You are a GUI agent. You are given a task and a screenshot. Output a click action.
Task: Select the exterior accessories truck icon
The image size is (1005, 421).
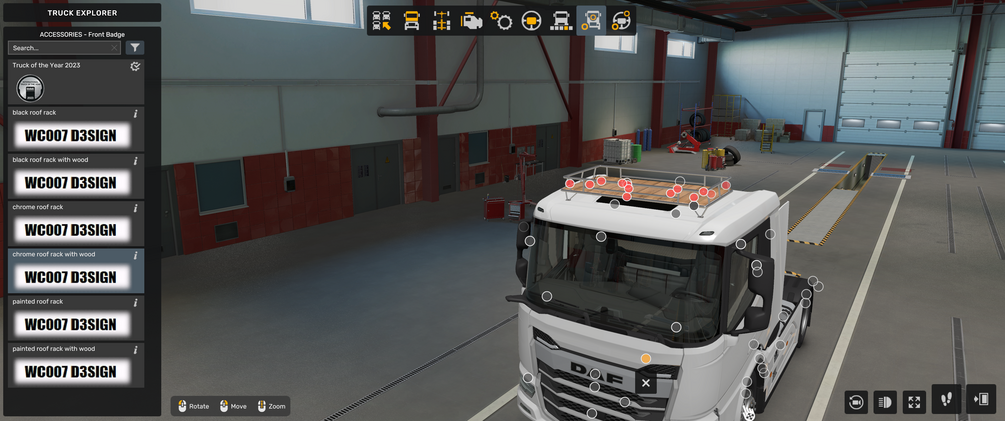click(x=592, y=21)
